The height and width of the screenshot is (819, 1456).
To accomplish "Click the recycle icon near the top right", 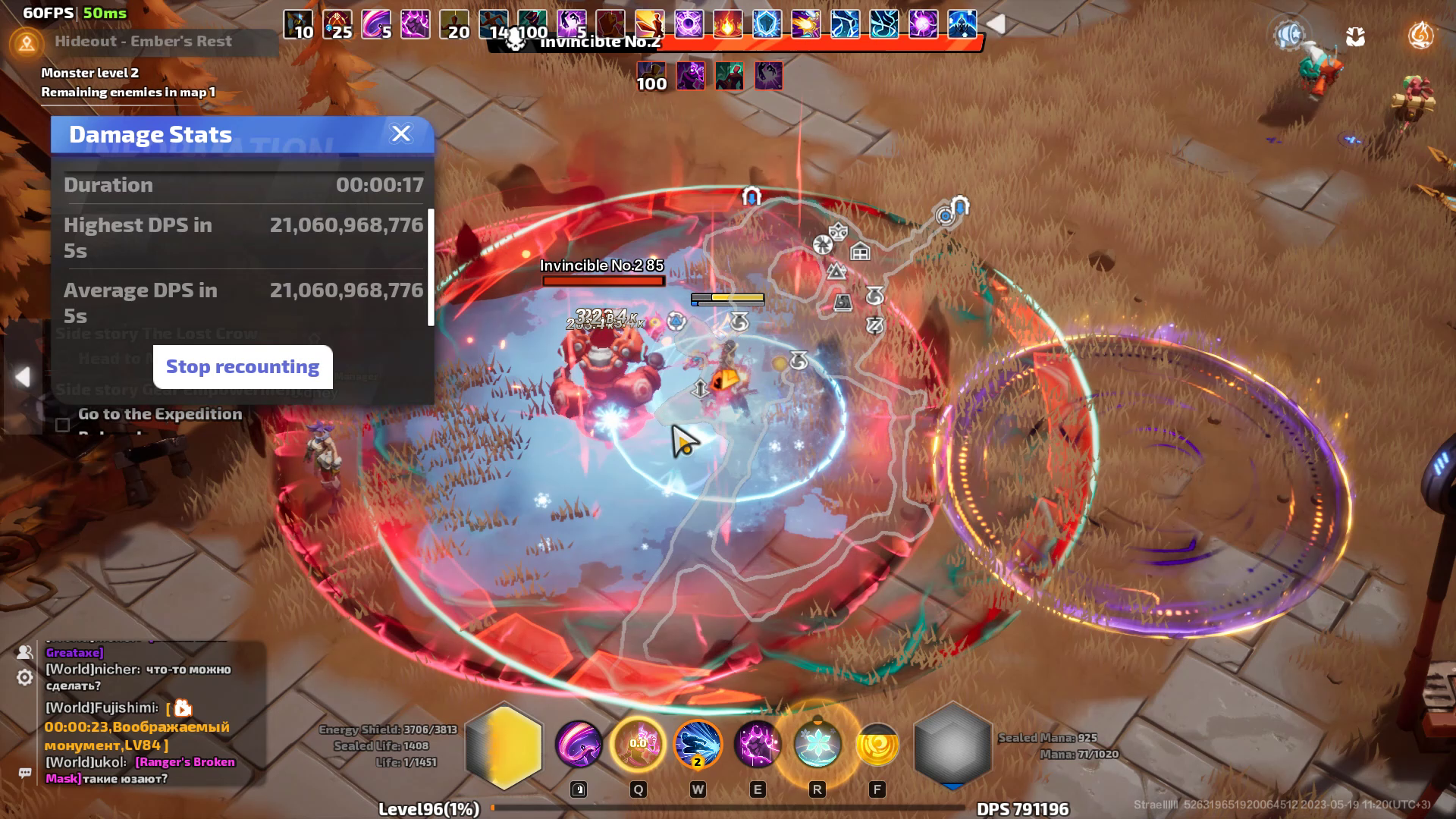I will point(1357,36).
